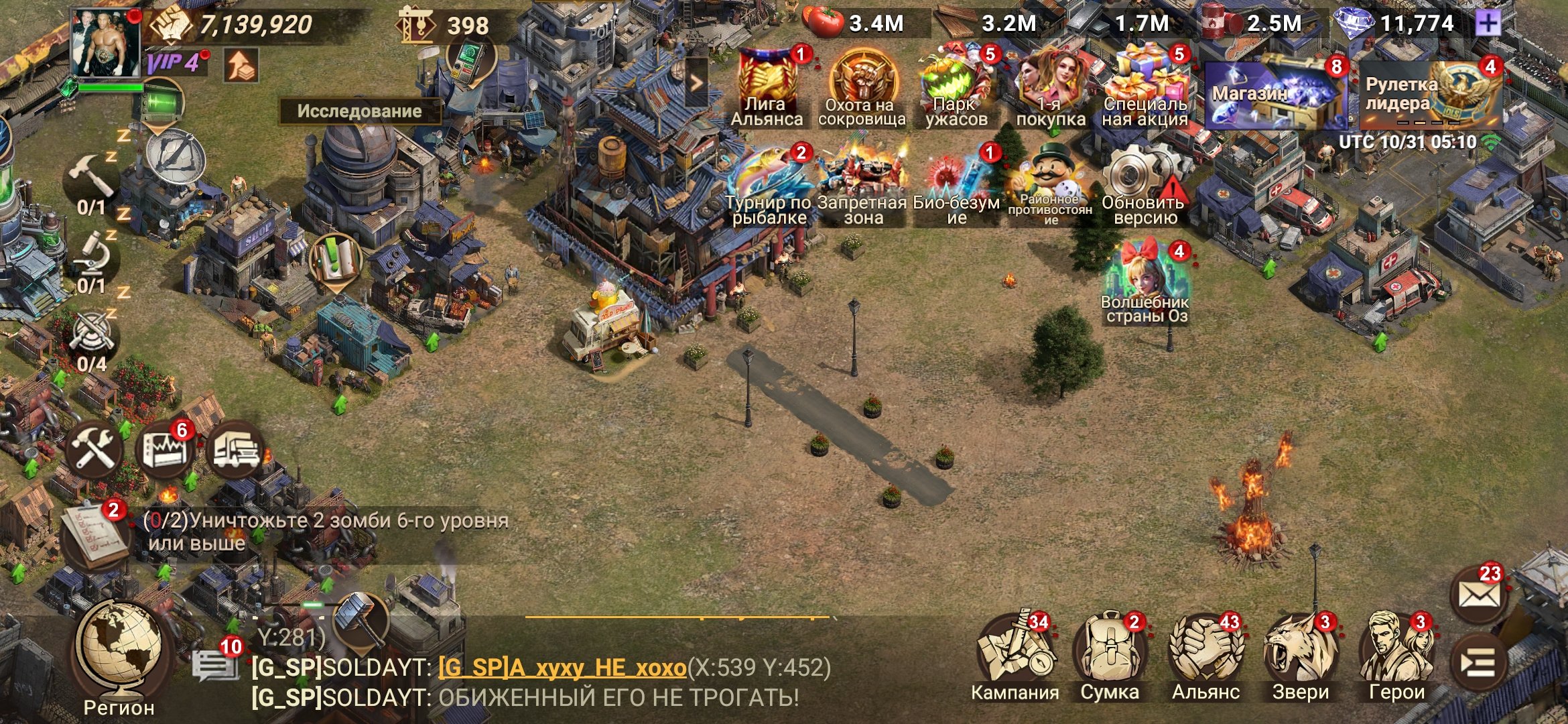The width and height of the screenshot is (1568, 724).
Task: Collapse the event icons with arrow
Action: tap(696, 82)
